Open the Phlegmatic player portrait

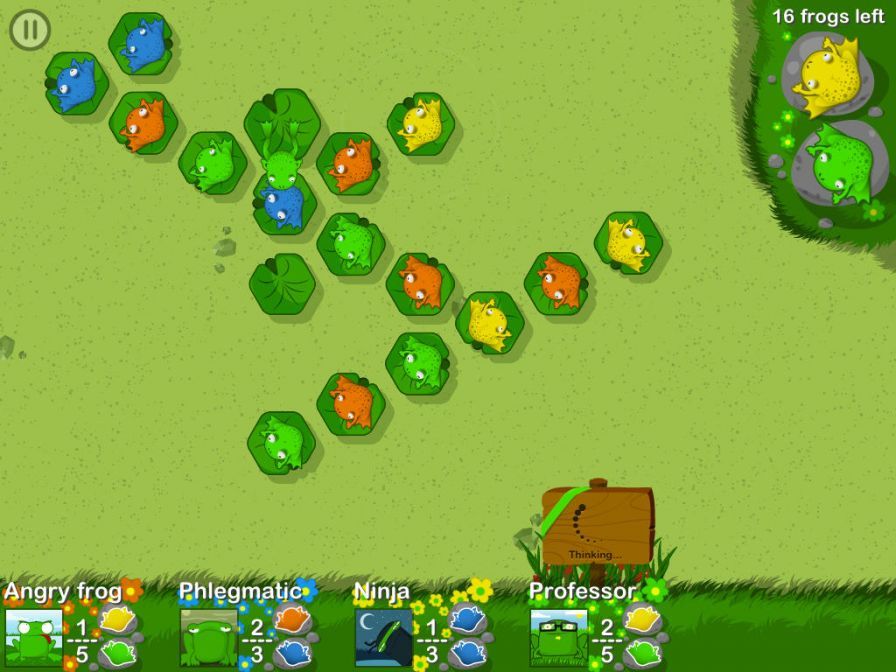(209, 637)
